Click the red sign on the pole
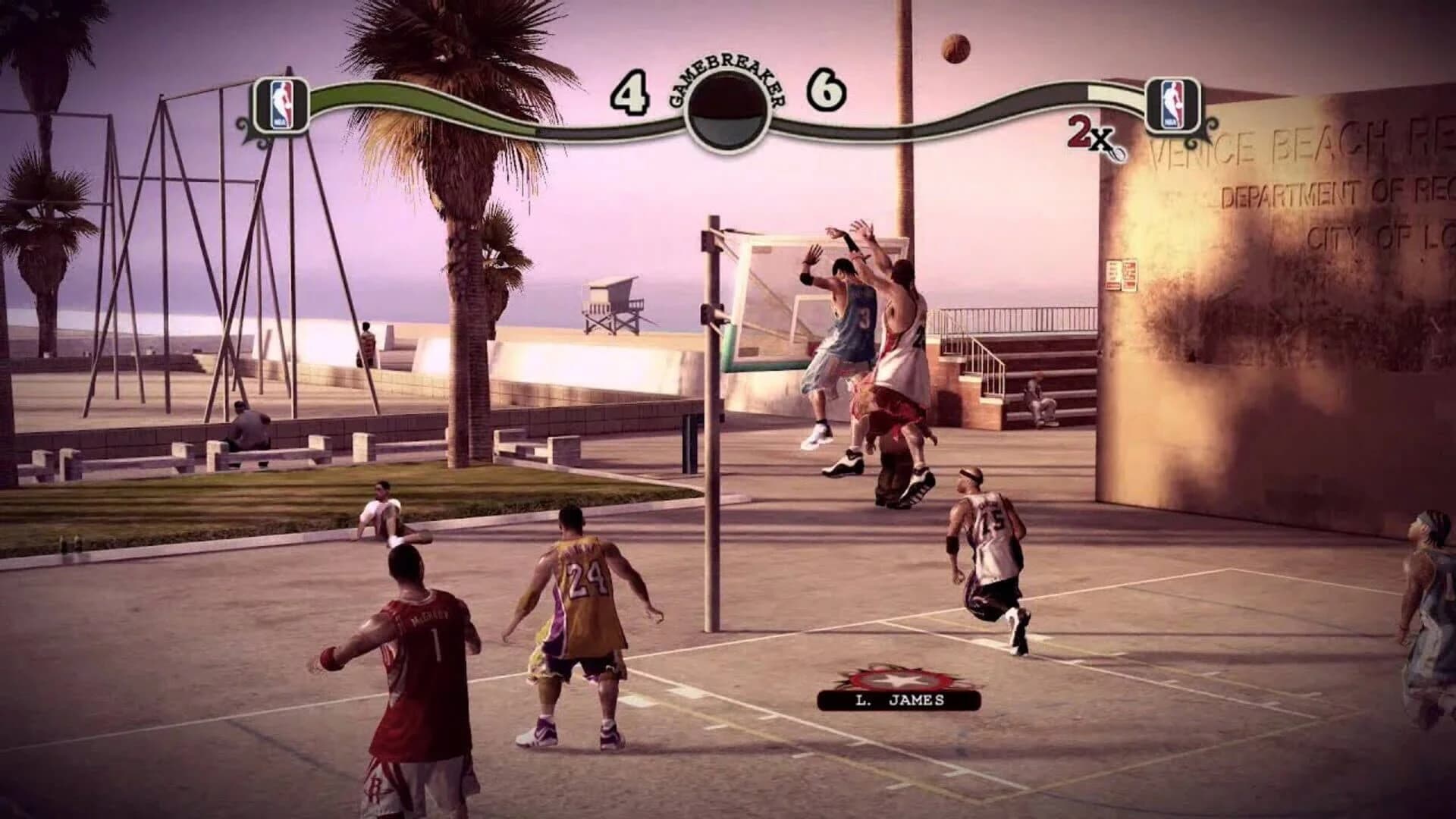Screen dimensions: 1456x819 click(x=1120, y=275)
